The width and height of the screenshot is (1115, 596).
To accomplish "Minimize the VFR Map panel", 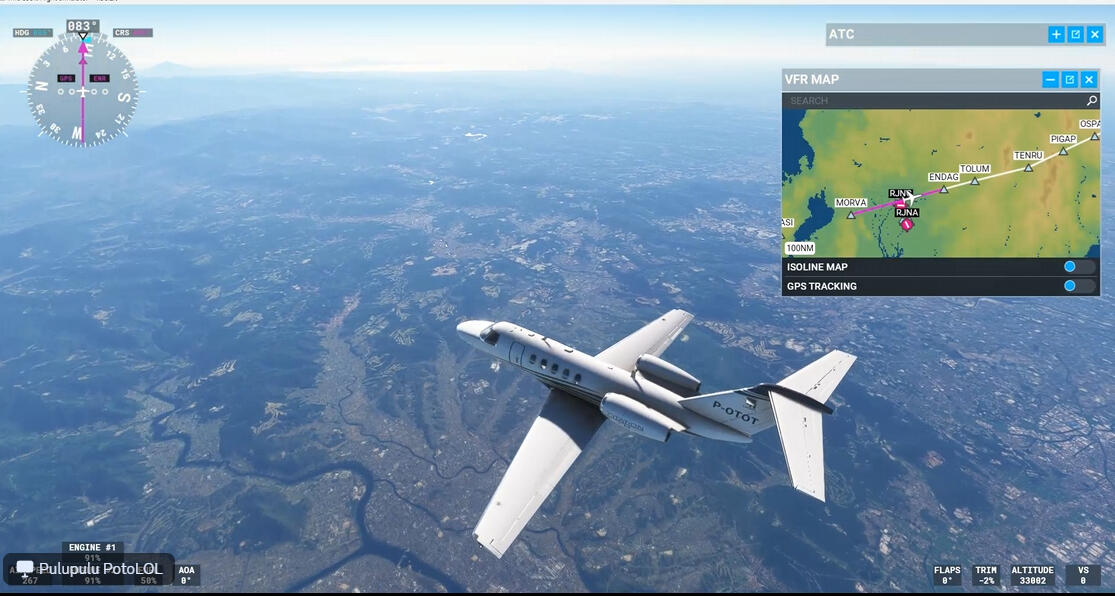I will pyautogui.click(x=1050, y=79).
